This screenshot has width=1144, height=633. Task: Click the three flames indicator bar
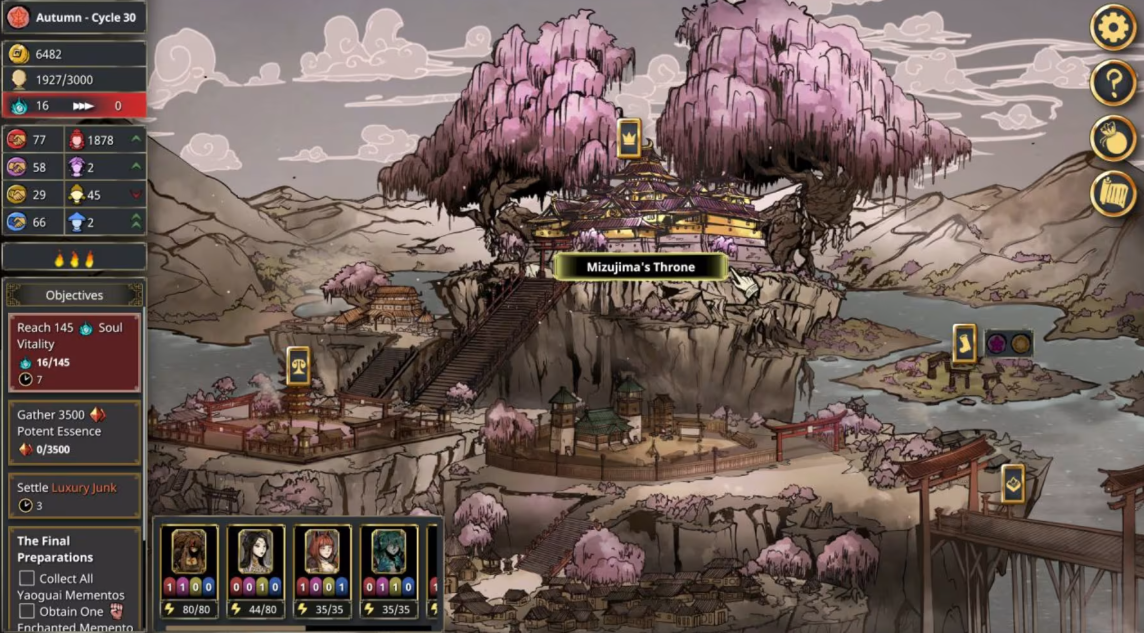(74, 259)
